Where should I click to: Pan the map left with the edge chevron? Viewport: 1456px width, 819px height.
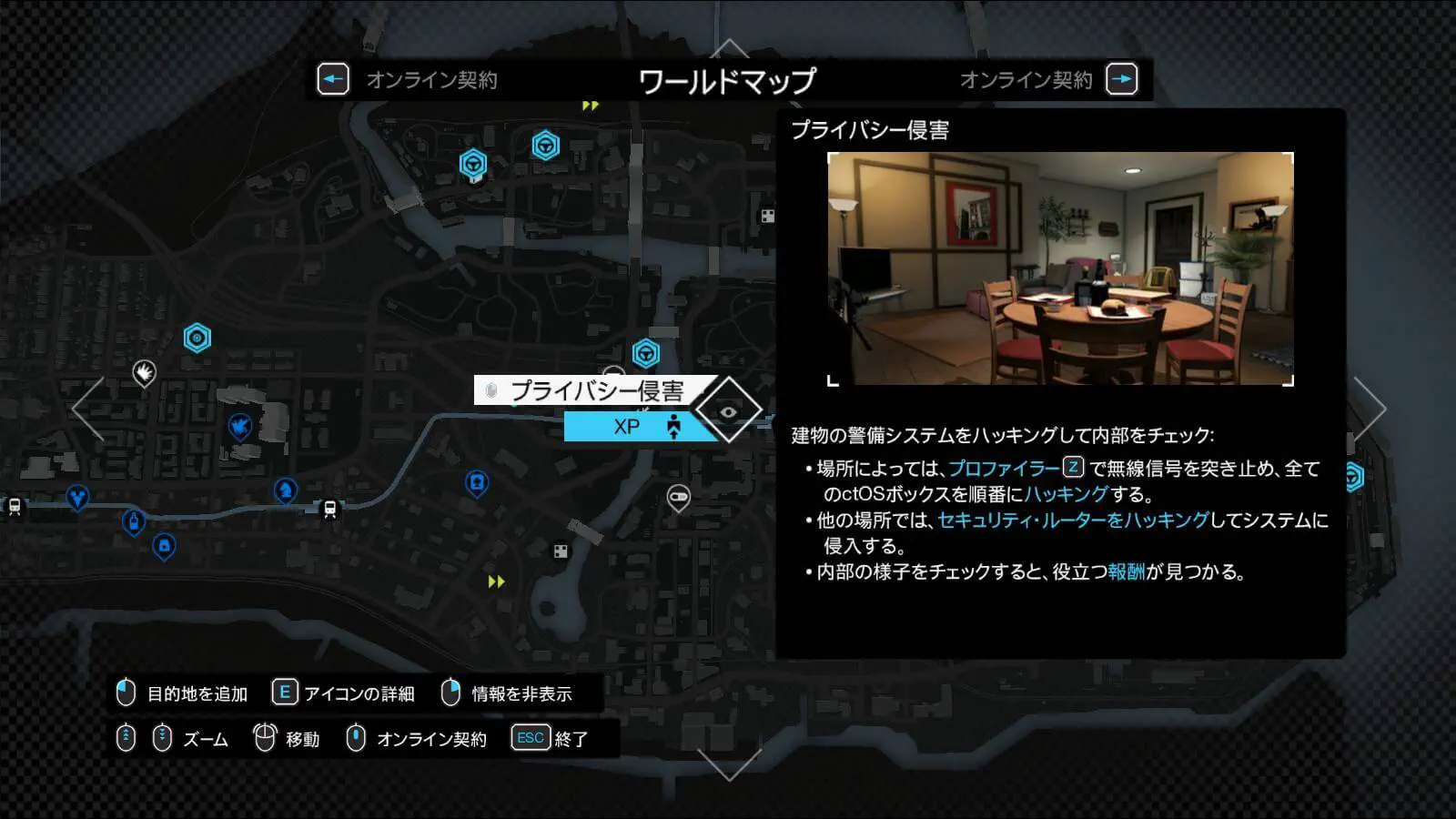pos(88,409)
